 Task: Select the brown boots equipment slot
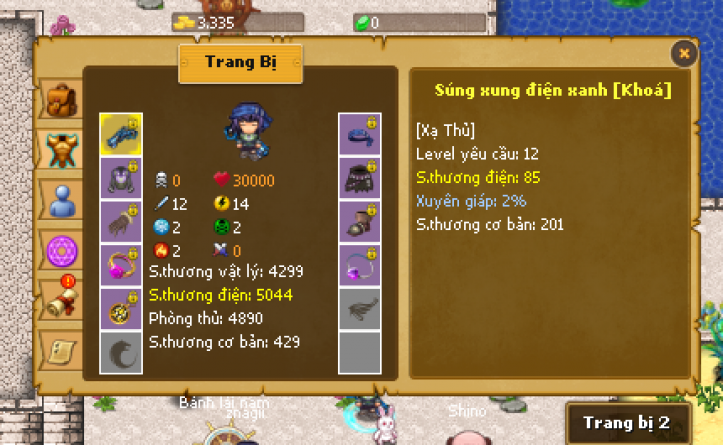(x=359, y=222)
